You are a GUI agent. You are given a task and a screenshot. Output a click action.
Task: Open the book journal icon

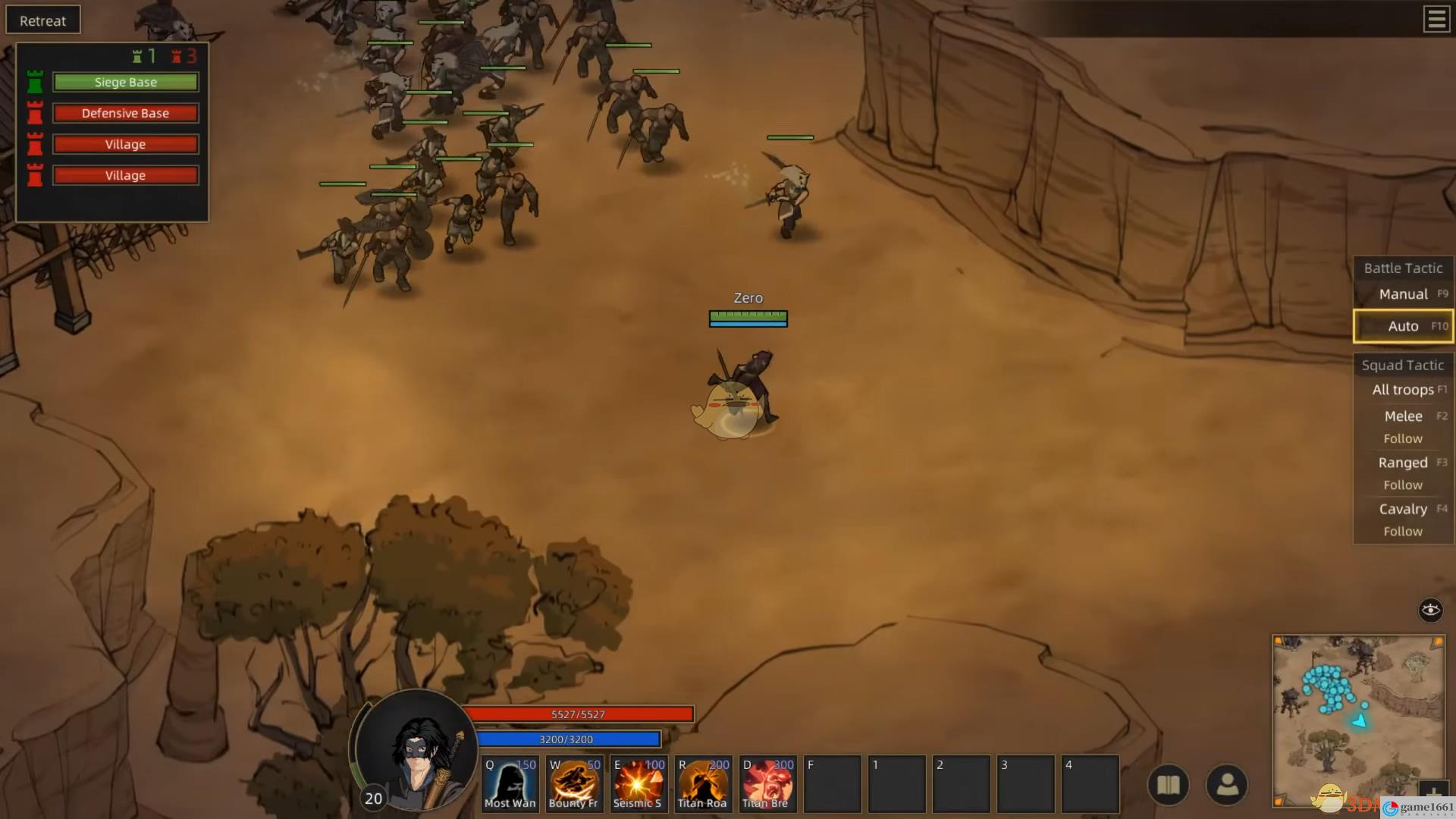(x=1168, y=785)
